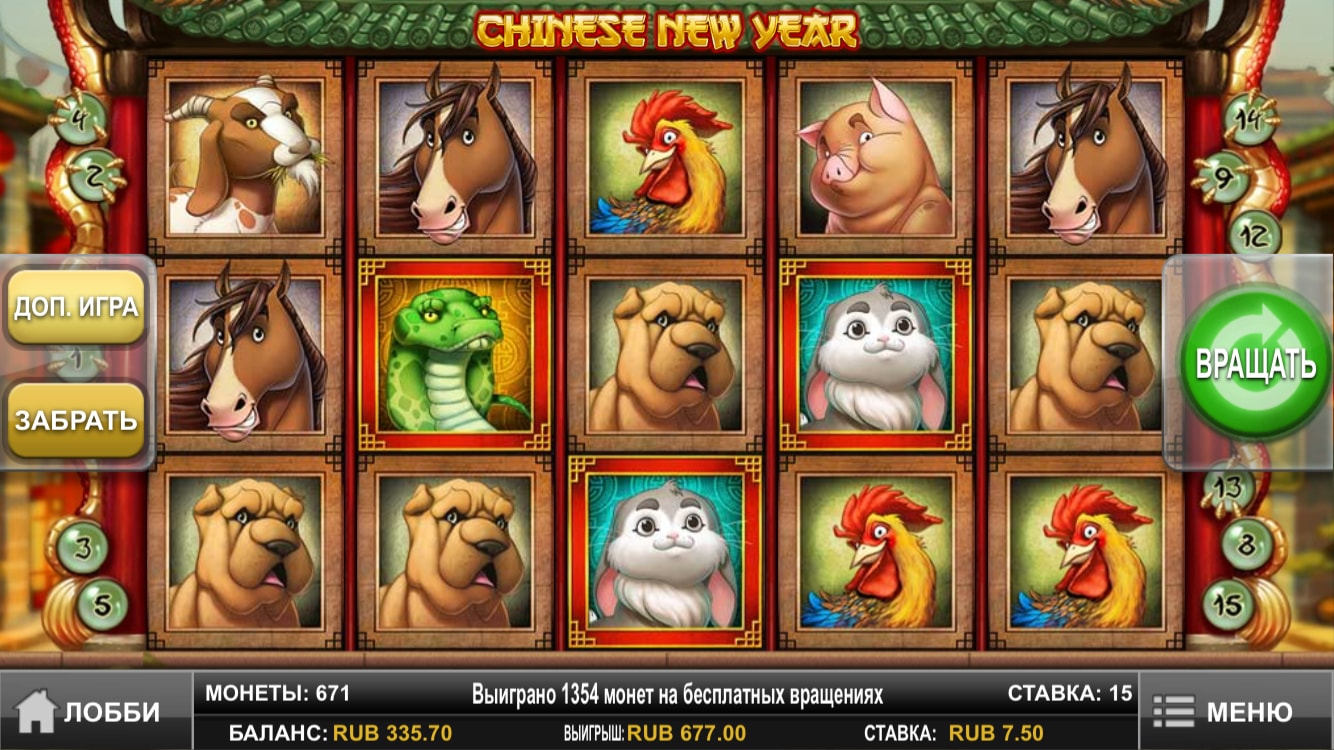Select payline marker number 15
Image resolution: width=1334 pixels, height=750 pixels.
[1228, 603]
